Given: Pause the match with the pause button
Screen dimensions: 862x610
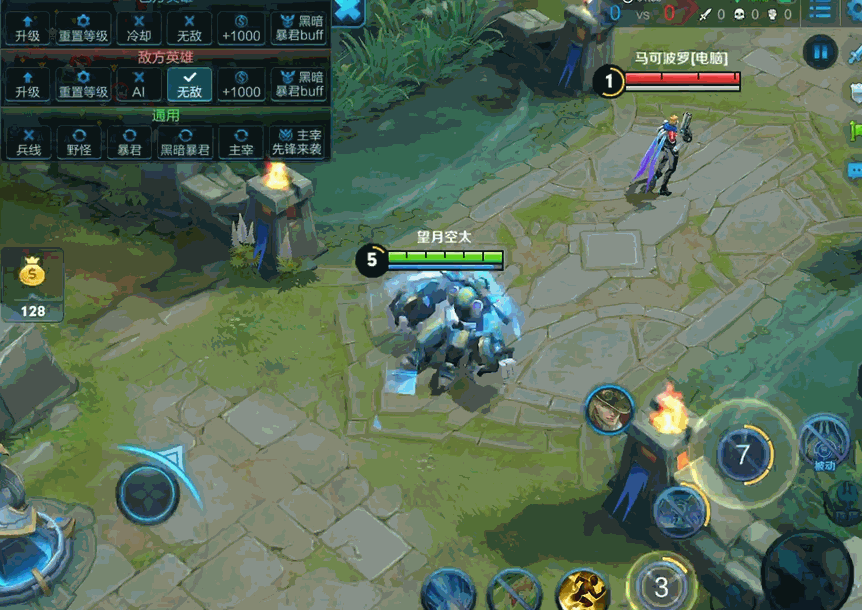Looking at the screenshot, I should [x=821, y=52].
